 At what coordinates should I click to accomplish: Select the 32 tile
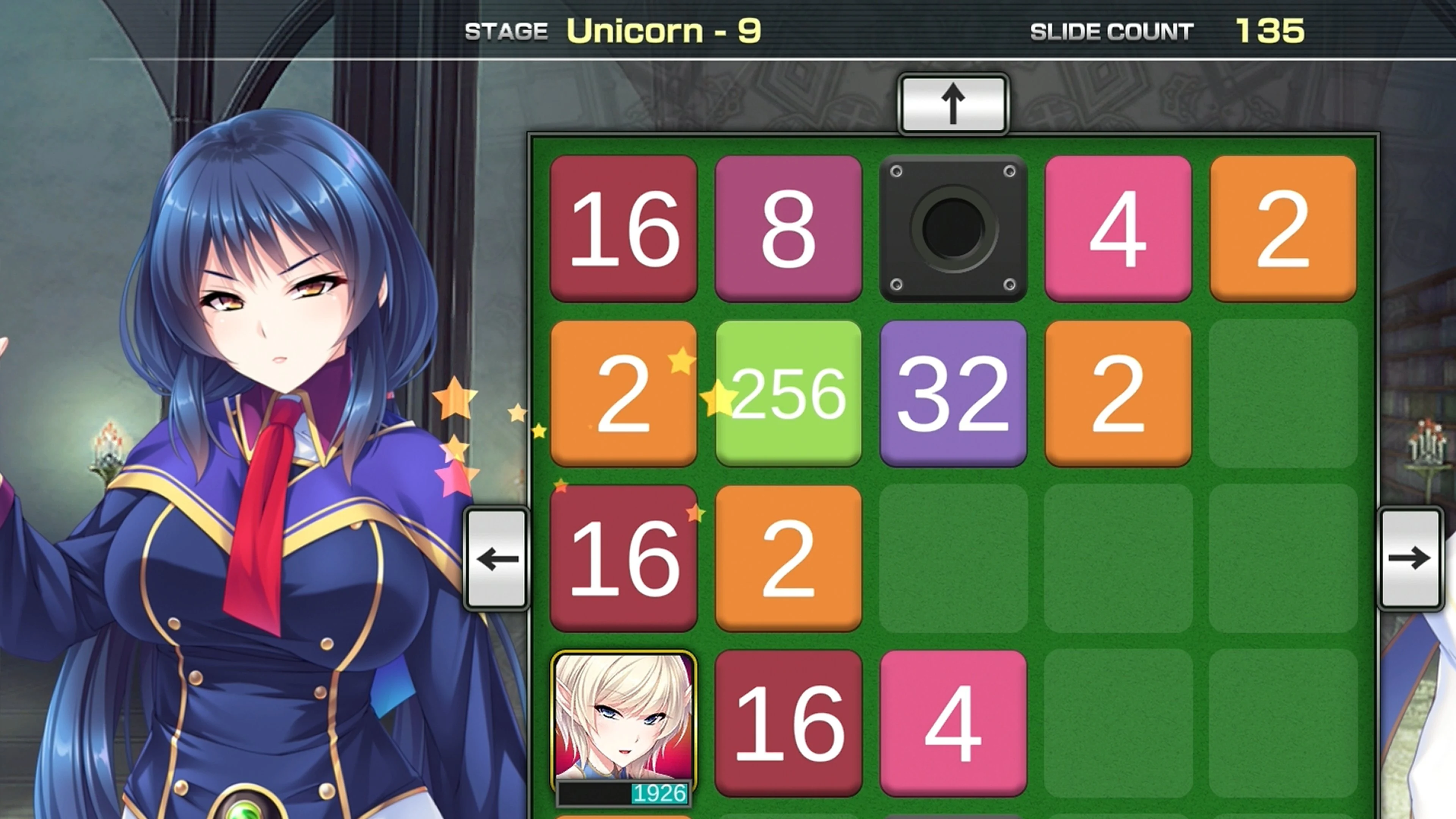[x=953, y=394]
